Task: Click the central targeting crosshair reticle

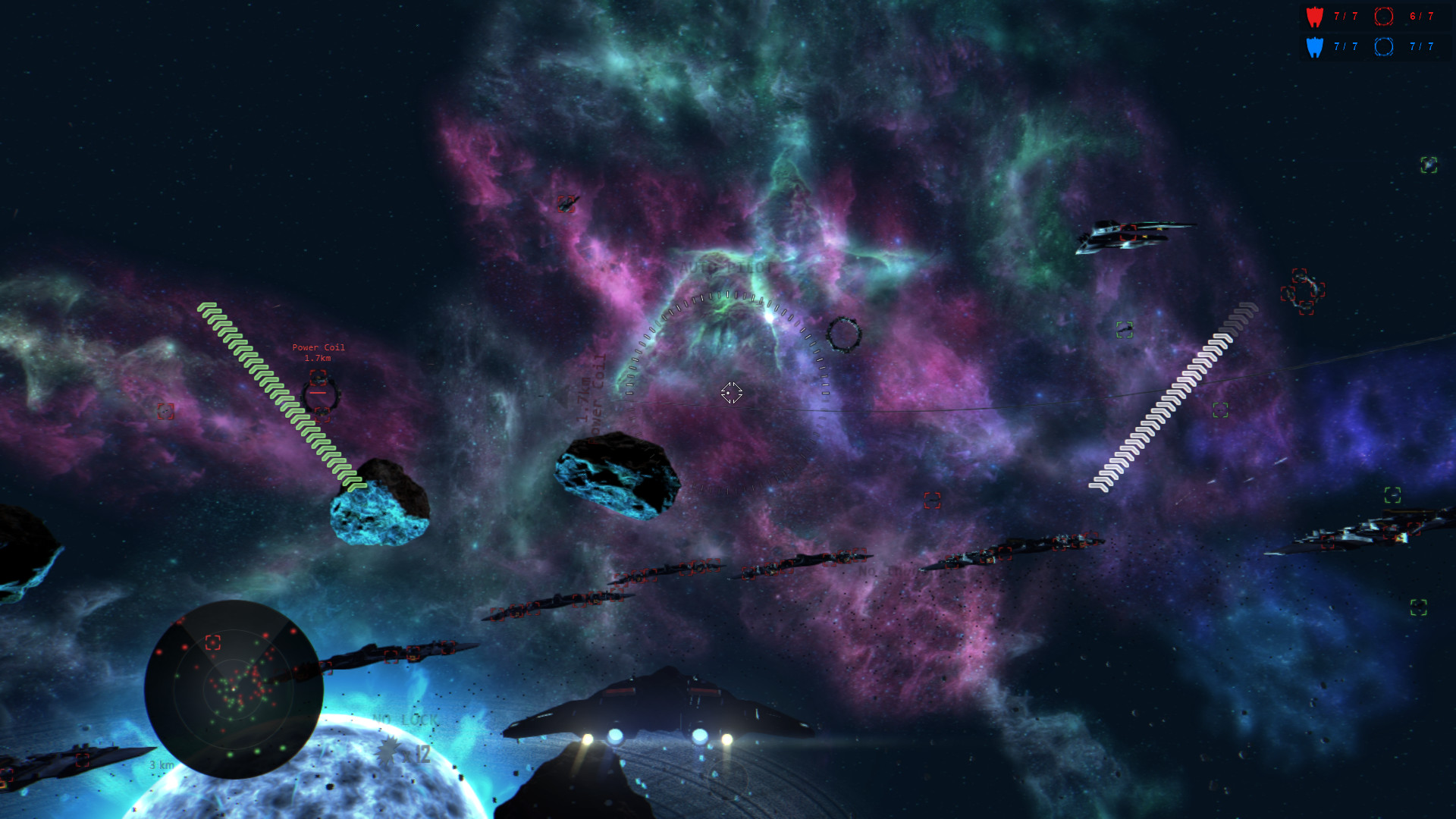Action: 730,394
